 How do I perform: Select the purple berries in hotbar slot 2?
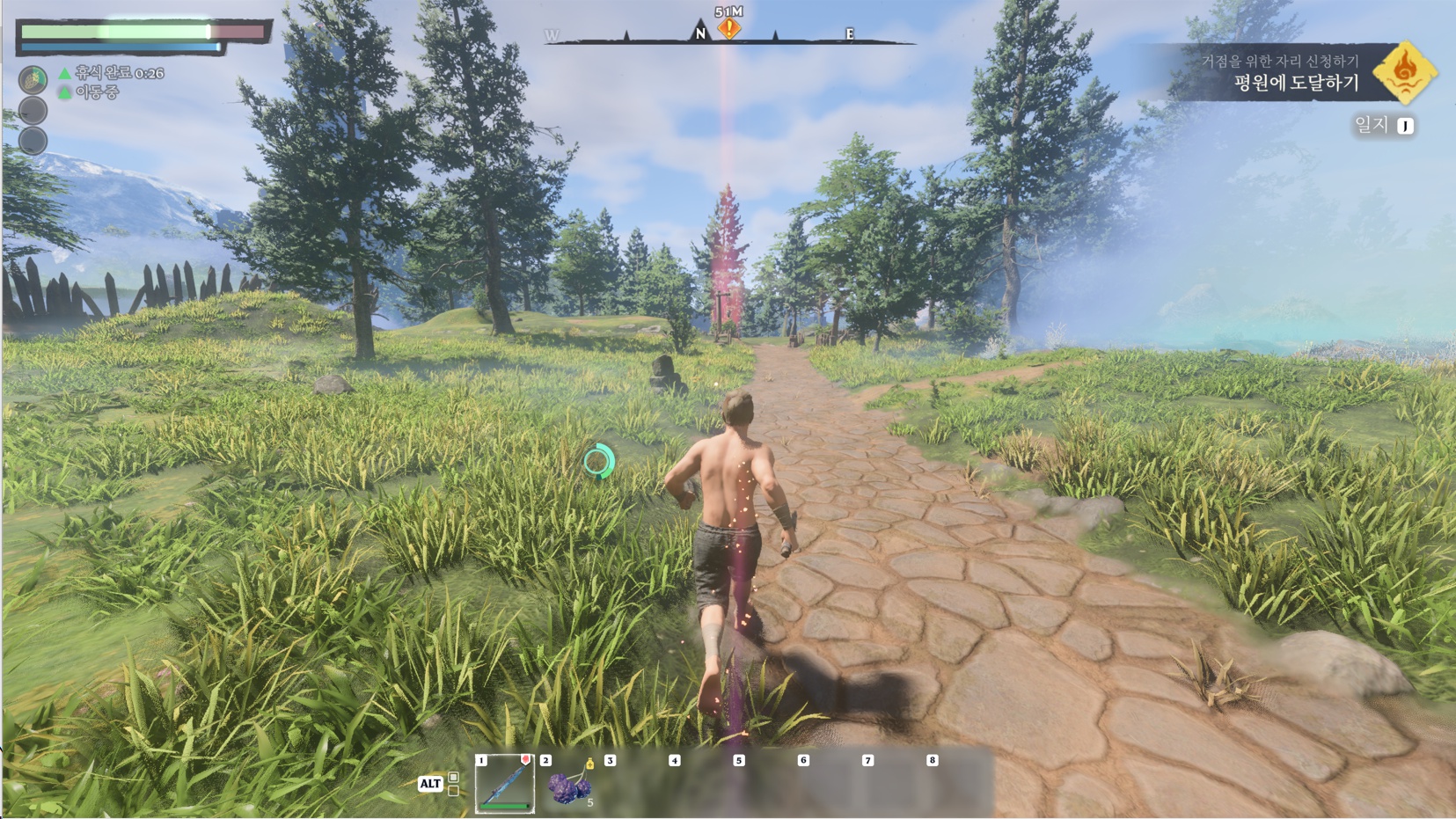[569, 786]
